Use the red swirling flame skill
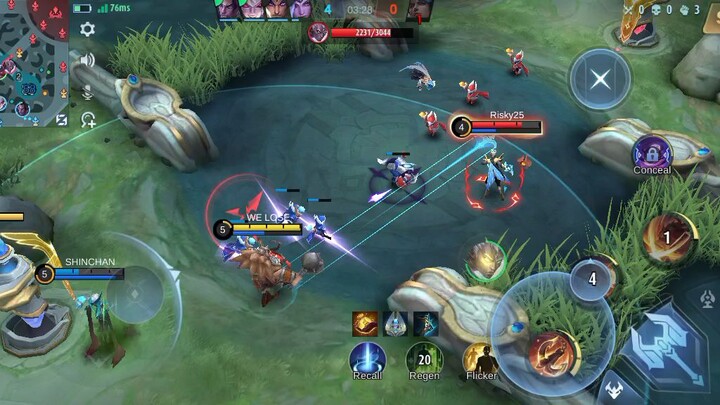720x405 pixels. click(551, 350)
